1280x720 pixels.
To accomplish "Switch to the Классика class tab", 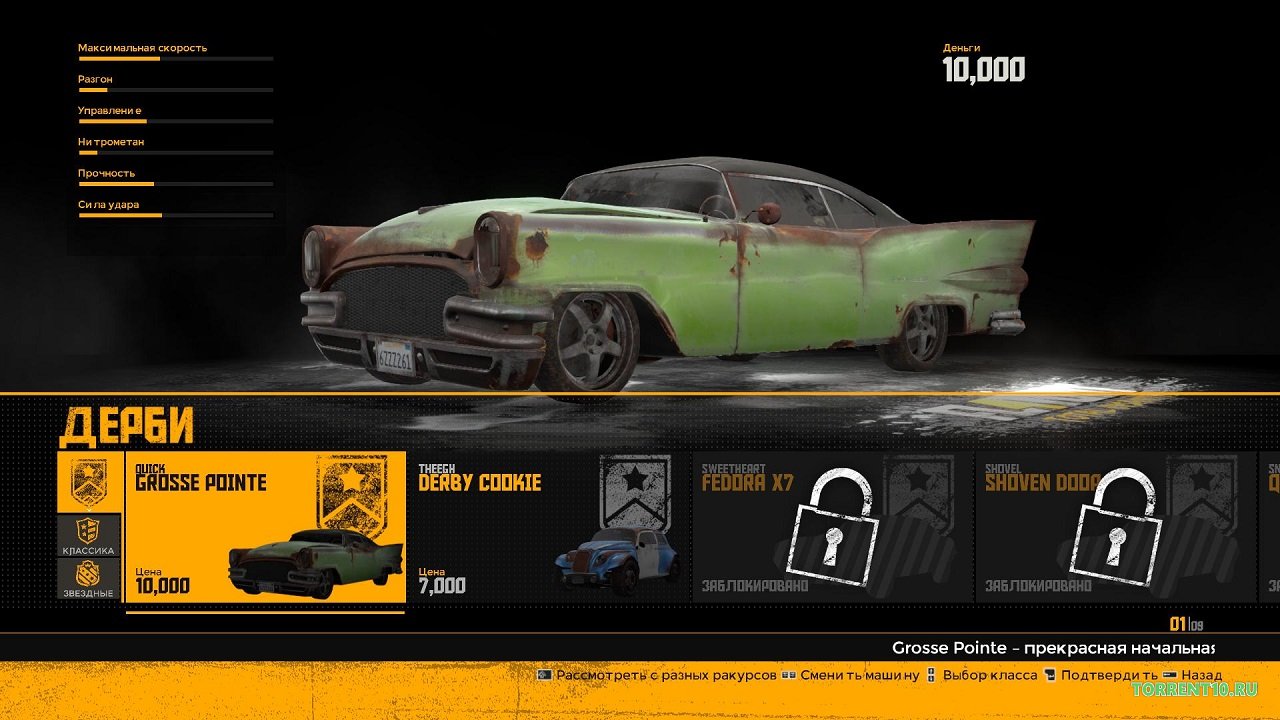I will [89, 536].
